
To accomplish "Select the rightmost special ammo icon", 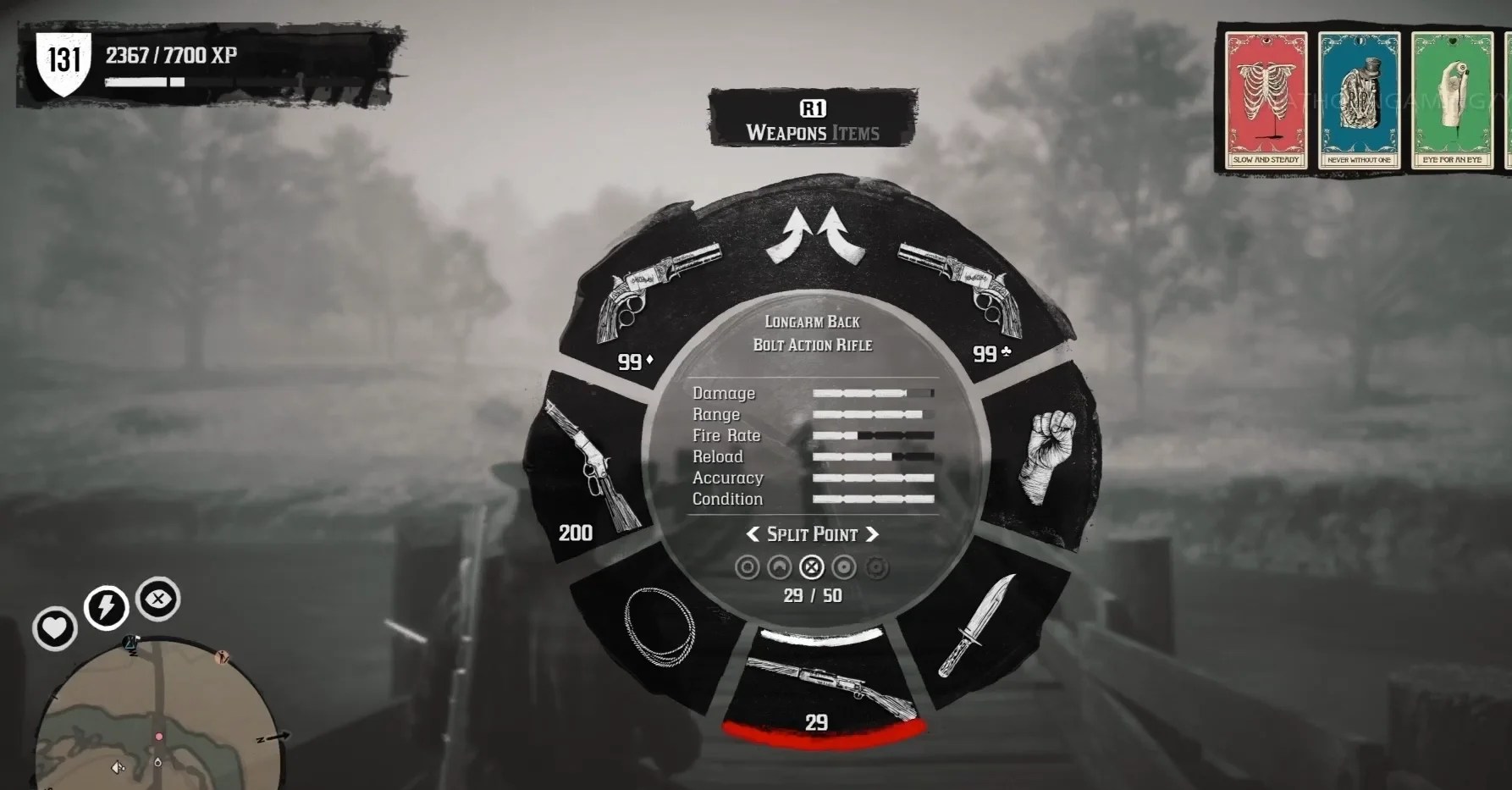I will 875,566.
